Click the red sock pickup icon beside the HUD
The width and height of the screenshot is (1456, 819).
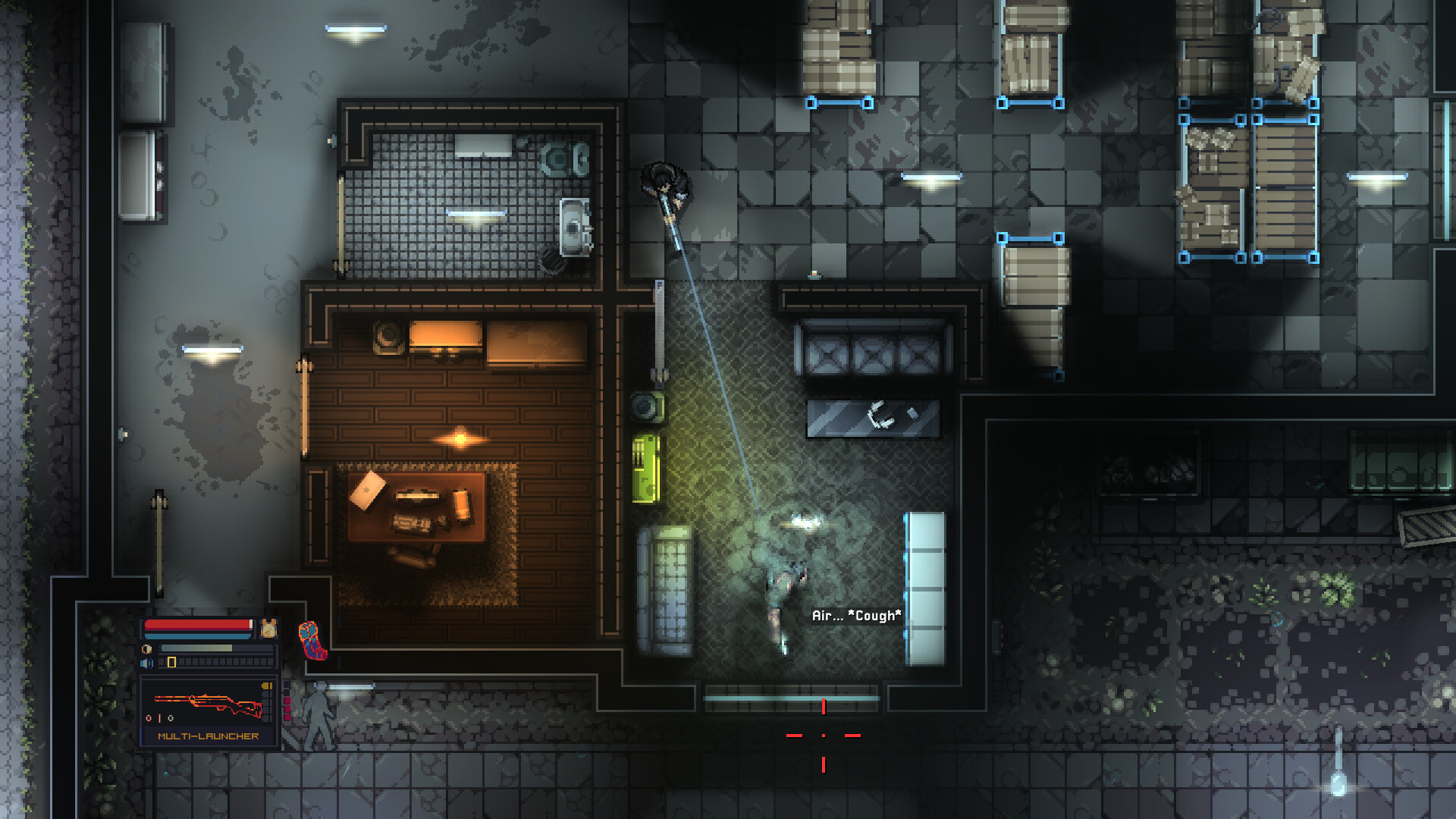[312, 640]
